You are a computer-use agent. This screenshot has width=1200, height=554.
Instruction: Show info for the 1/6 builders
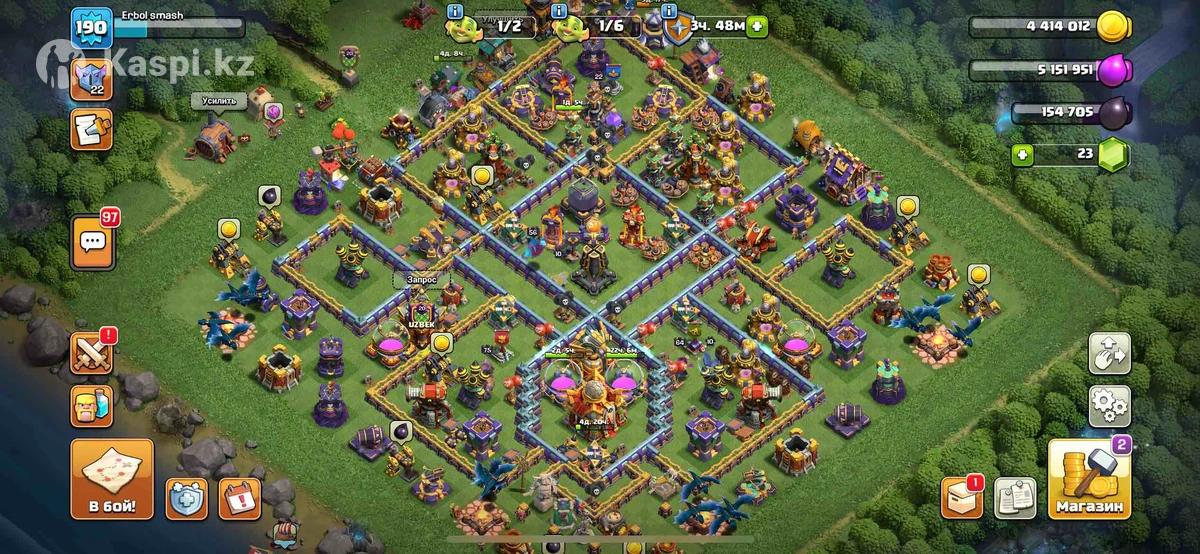click(x=556, y=11)
